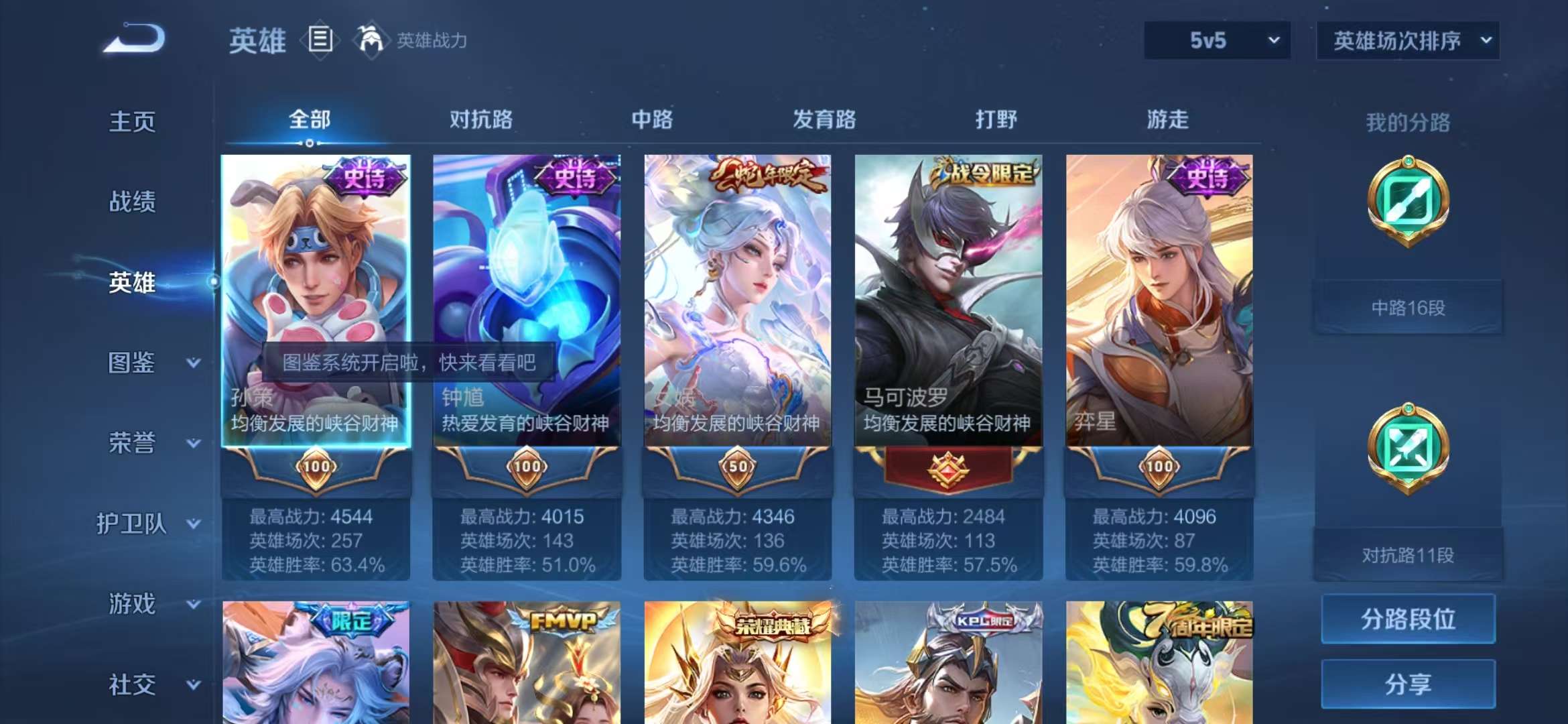This screenshot has width=1568, height=724.
Task: Click the 蛇年限定 badge on 女娲's card
Action: point(768,173)
